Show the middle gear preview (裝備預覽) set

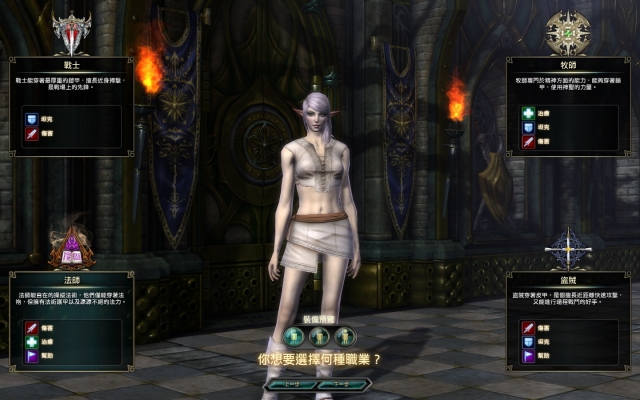[320, 337]
